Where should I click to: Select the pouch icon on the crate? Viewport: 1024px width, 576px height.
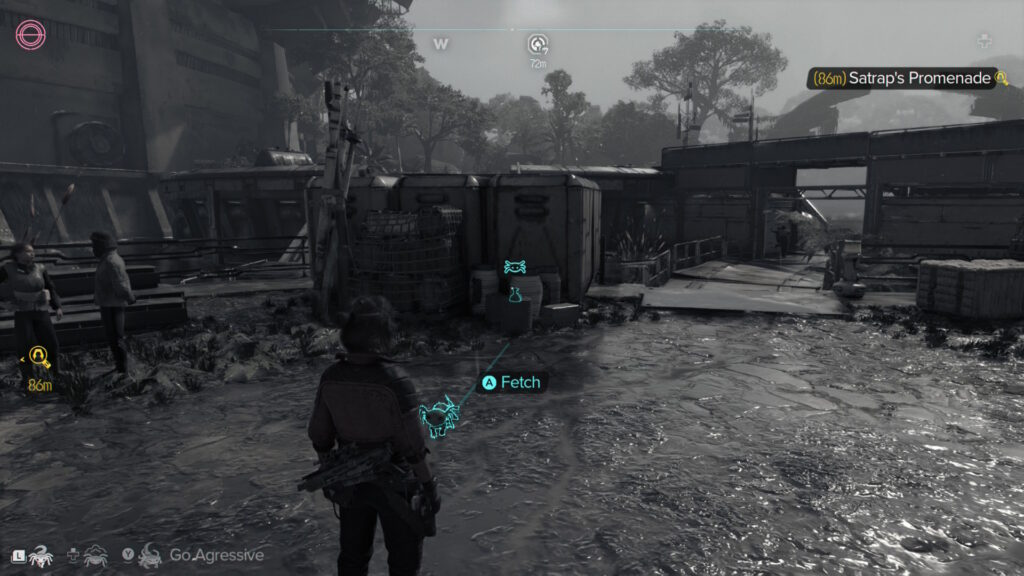[x=515, y=294]
